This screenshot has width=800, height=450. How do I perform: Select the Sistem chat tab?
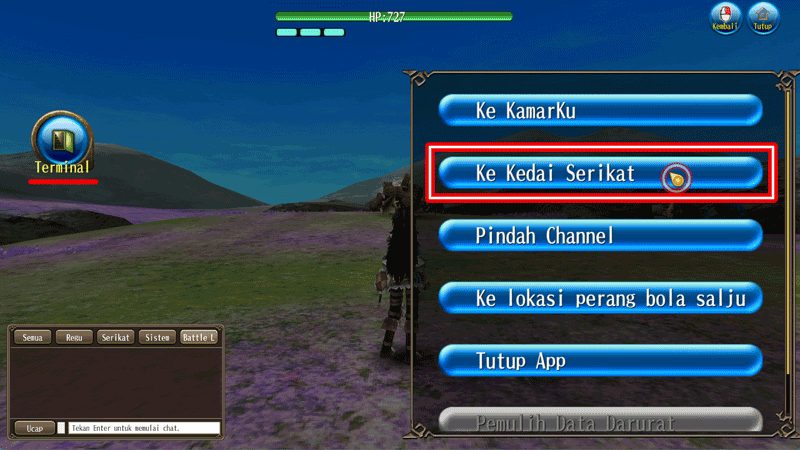158,338
